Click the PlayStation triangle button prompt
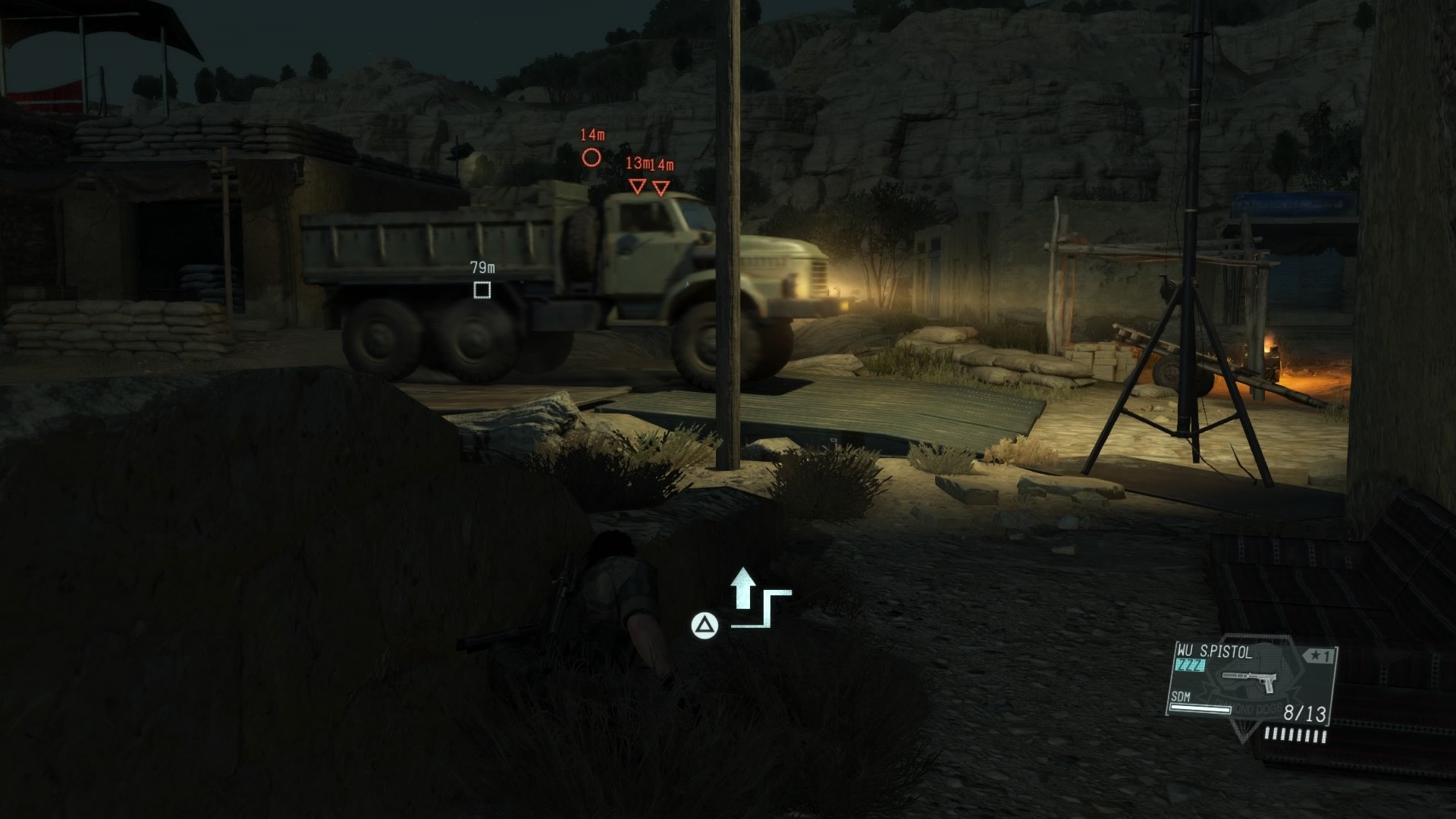This screenshot has width=1456, height=819. point(705,626)
